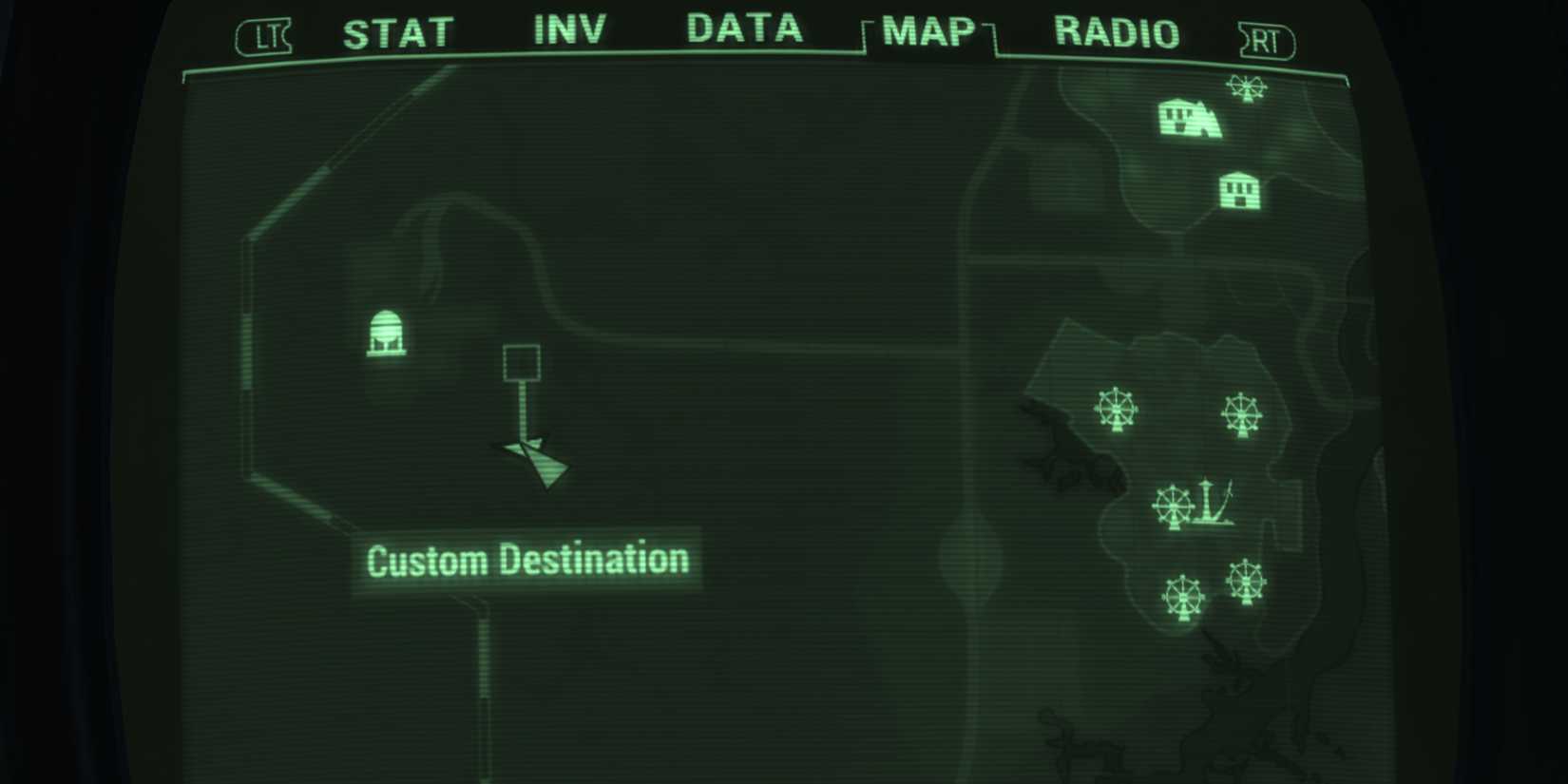Switch to the STAT tab
The height and width of the screenshot is (784, 1568).
click(399, 31)
